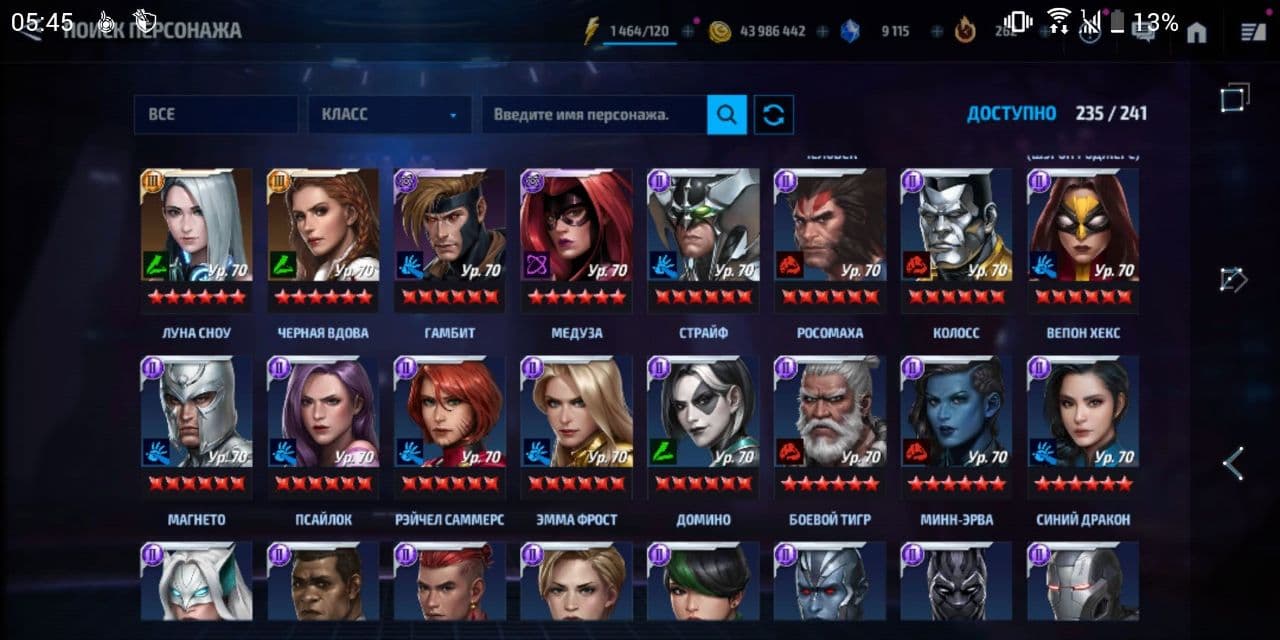Select the Росомаха character portrait
1280x640 pixels.
coord(829,238)
